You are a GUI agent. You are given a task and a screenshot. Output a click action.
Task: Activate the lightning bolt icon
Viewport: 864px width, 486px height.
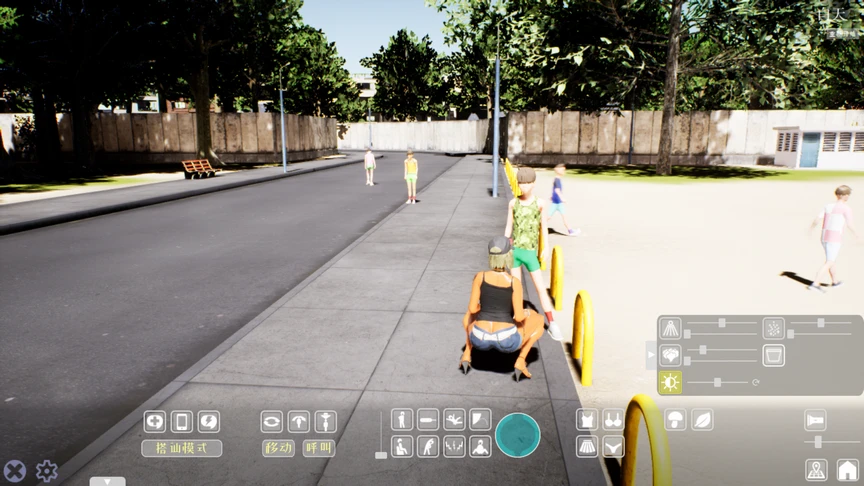coord(208,421)
